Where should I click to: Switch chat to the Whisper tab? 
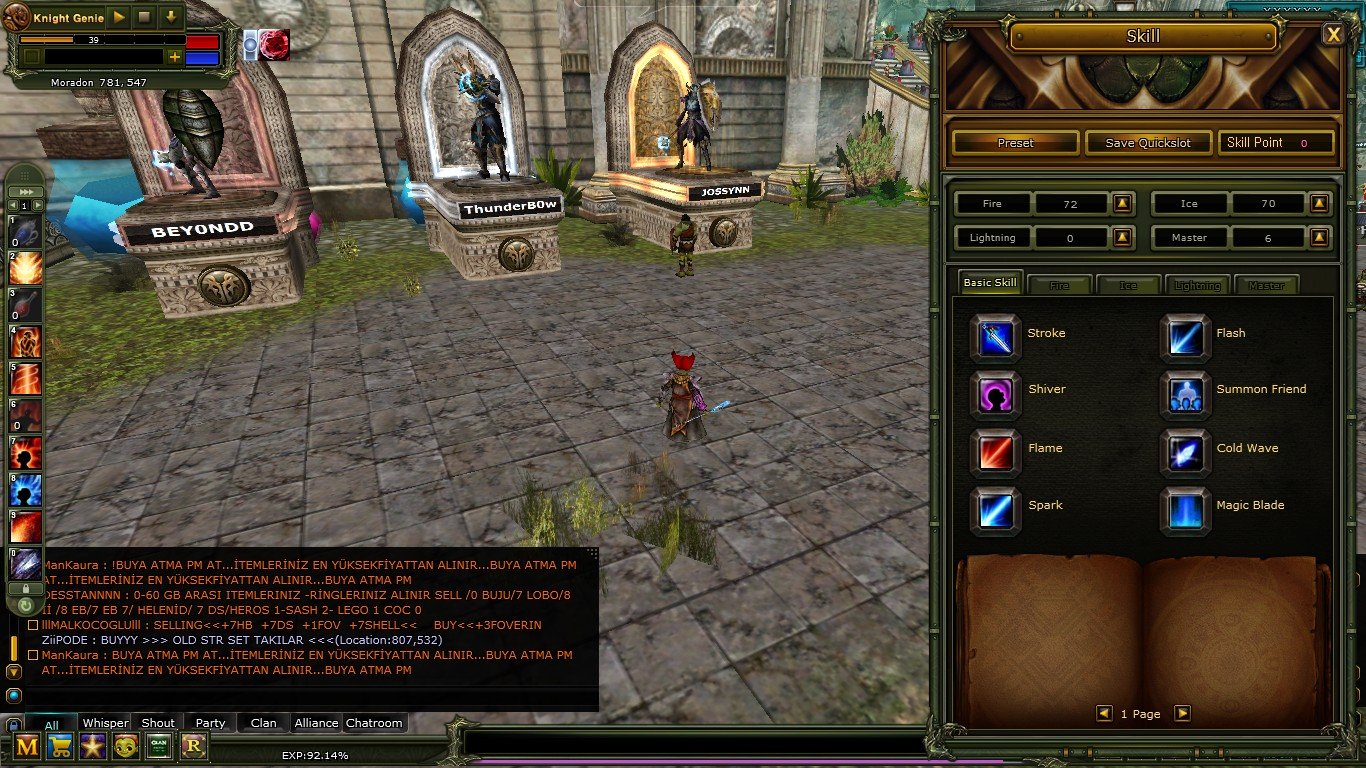pos(105,723)
